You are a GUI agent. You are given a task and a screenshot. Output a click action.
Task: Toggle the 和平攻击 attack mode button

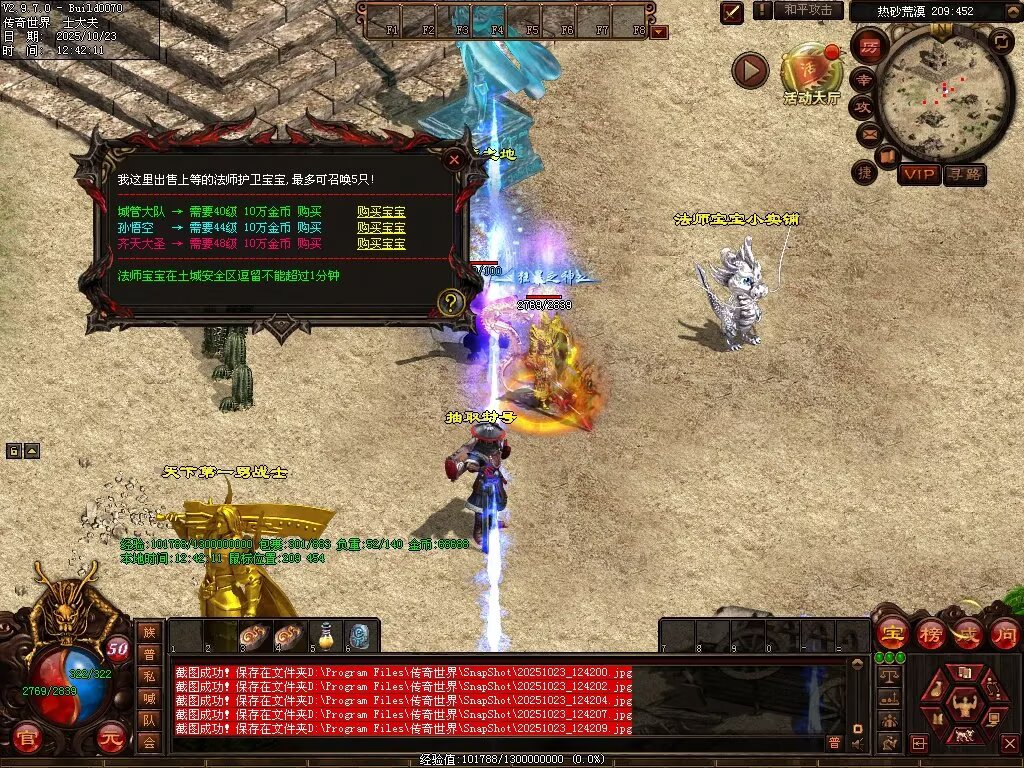pyautogui.click(x=808, y=10)
